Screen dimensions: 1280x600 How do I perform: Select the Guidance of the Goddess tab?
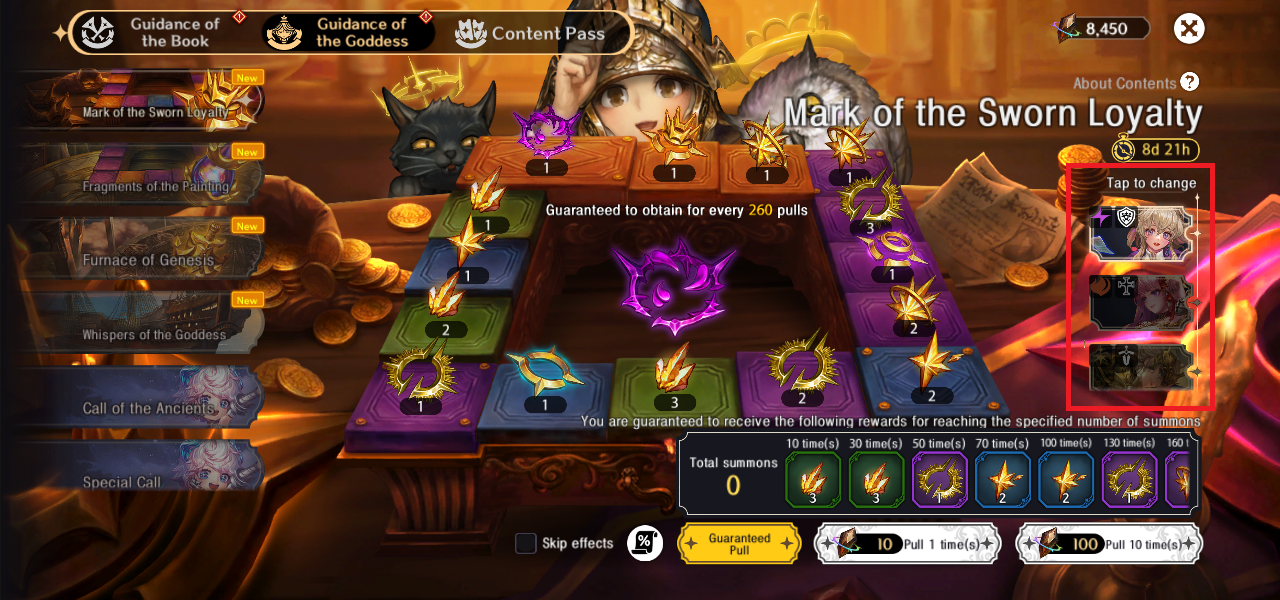pos(349,32)
